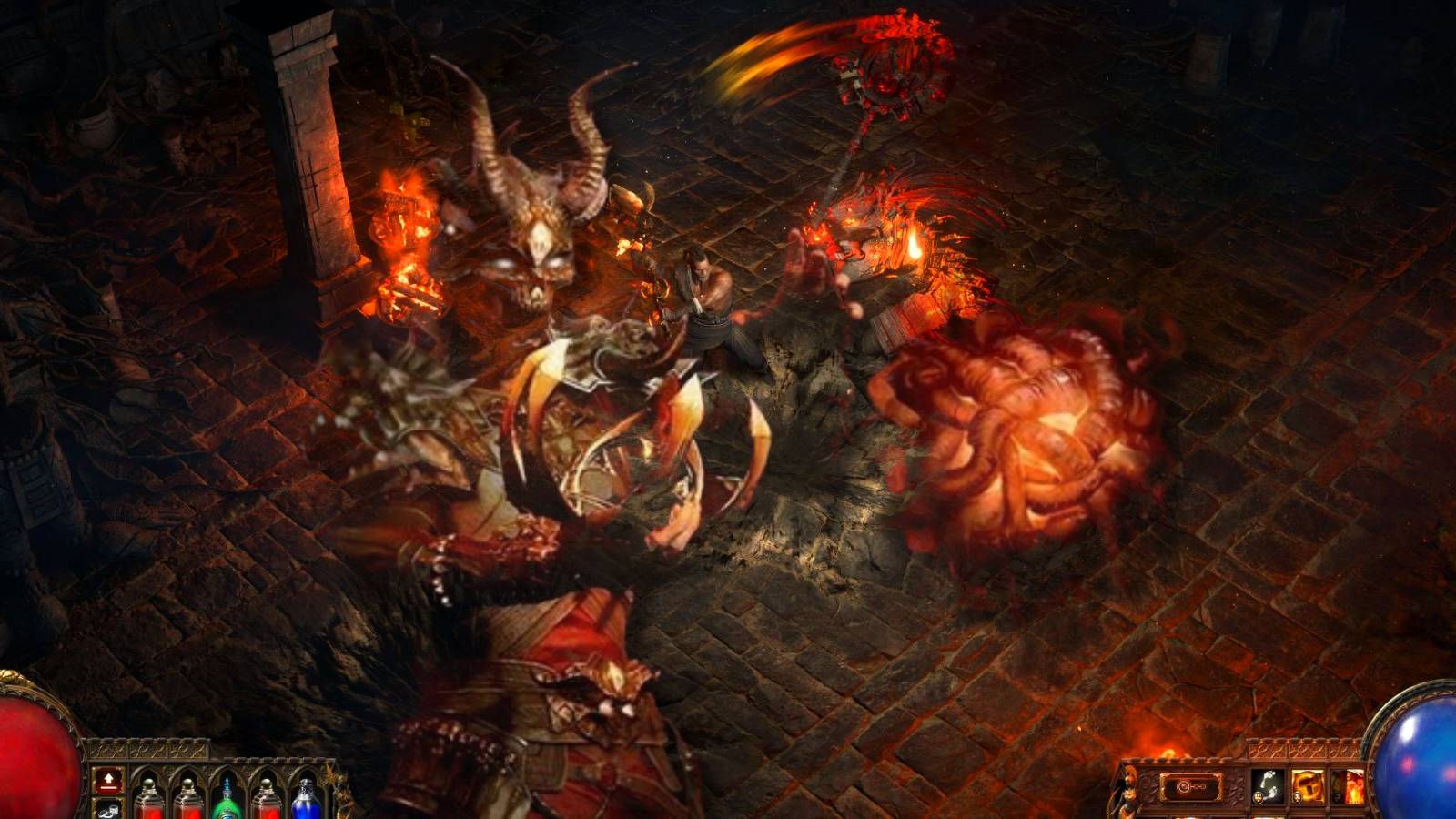Select the leftmost skill slot on the skill bar
The image size is (1456, 819).
[x=1269, y=784]
